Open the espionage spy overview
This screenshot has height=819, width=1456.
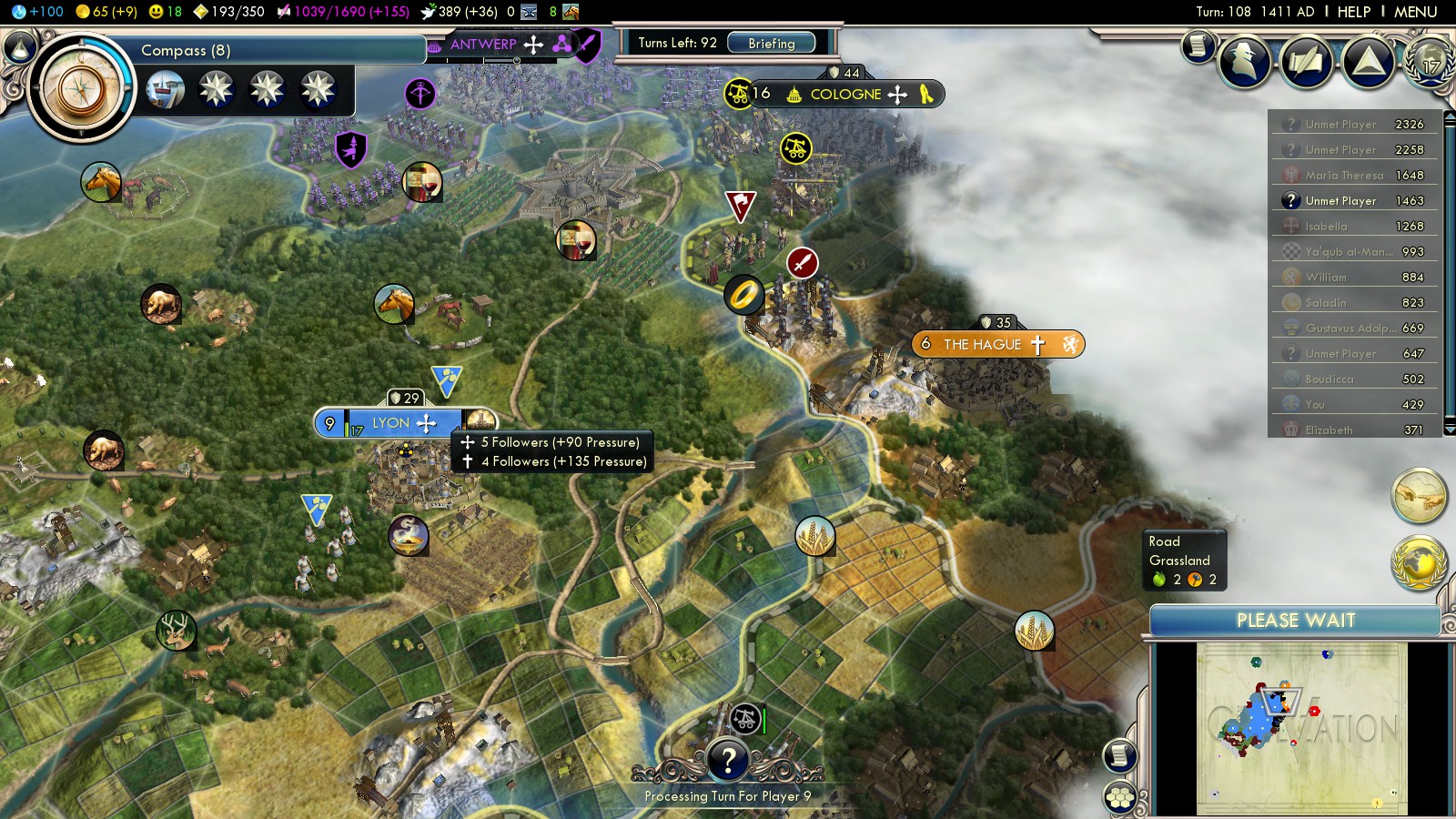coord(1244,62)
